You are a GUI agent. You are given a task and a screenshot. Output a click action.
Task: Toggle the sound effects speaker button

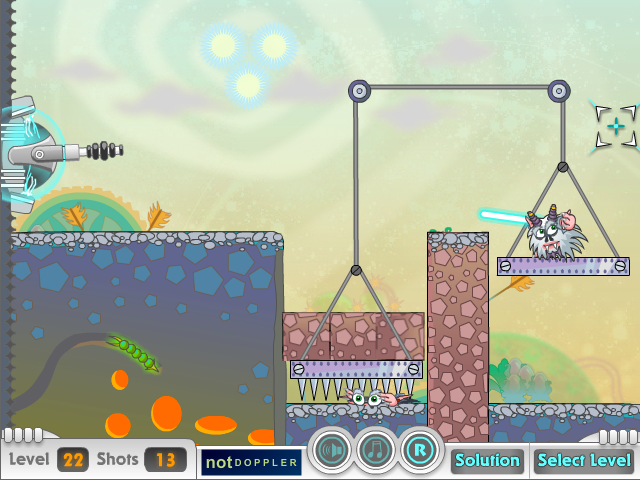(x=331, y=451)
